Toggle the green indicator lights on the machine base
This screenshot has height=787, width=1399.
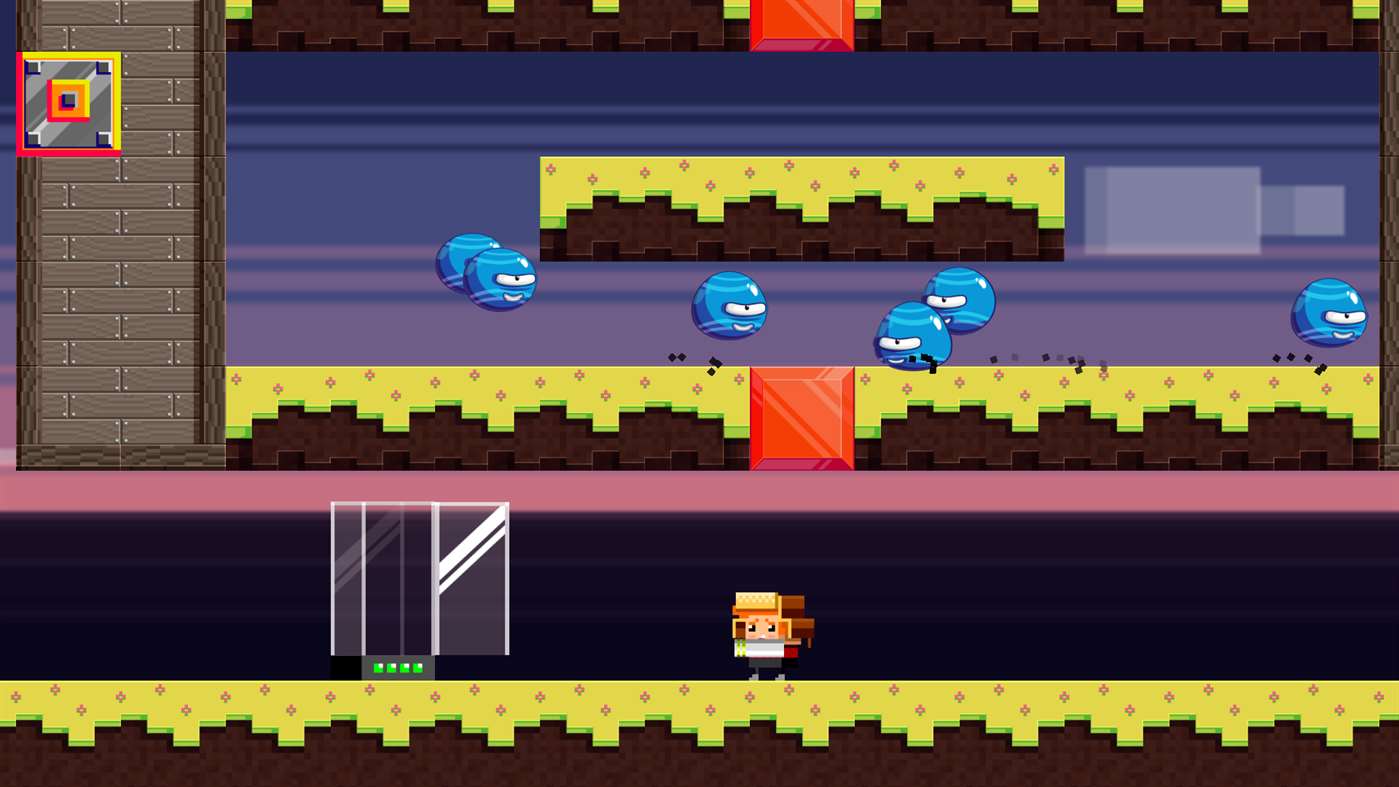pos(398,666)
